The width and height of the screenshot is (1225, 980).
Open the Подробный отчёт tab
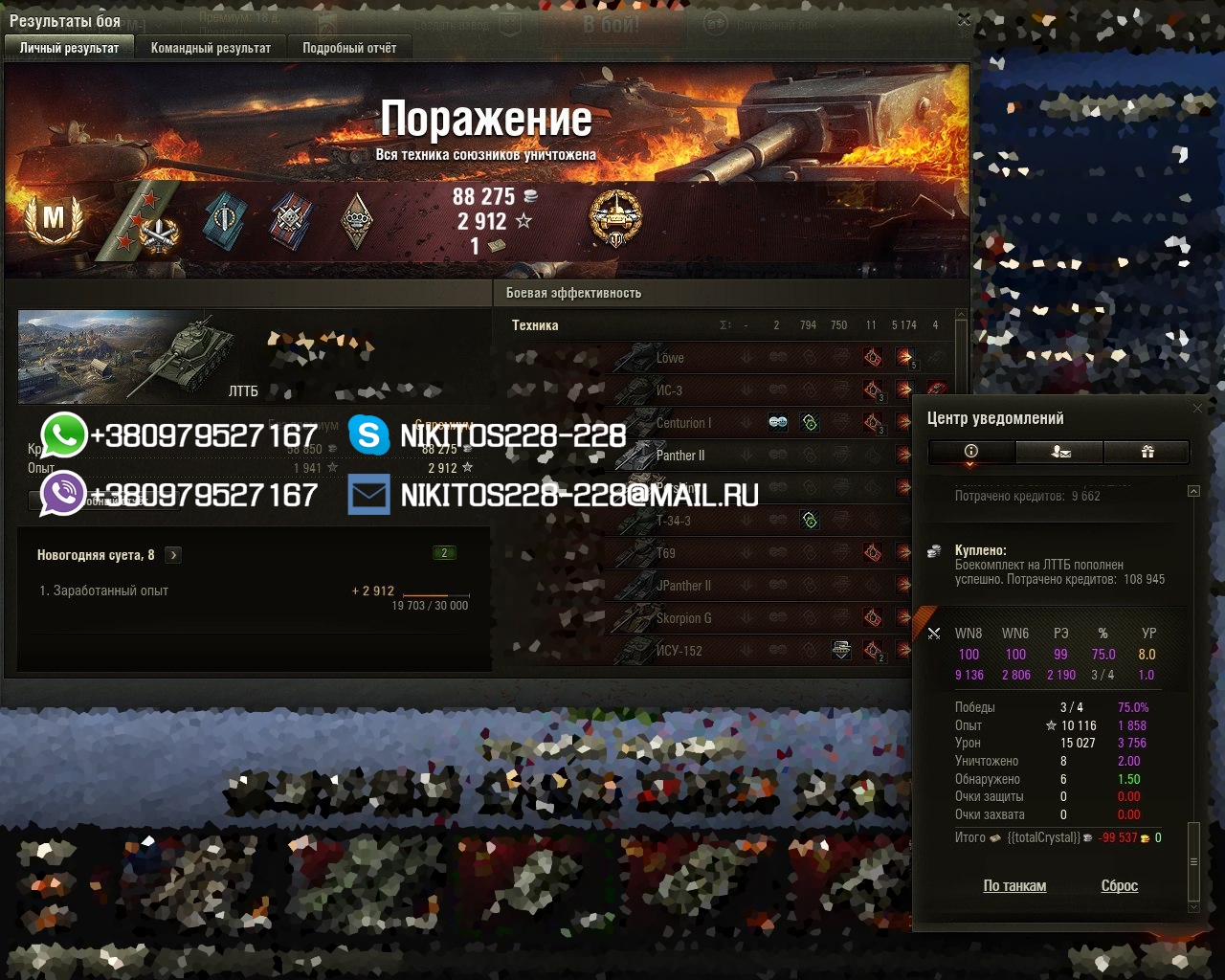[x=349, y=48]
